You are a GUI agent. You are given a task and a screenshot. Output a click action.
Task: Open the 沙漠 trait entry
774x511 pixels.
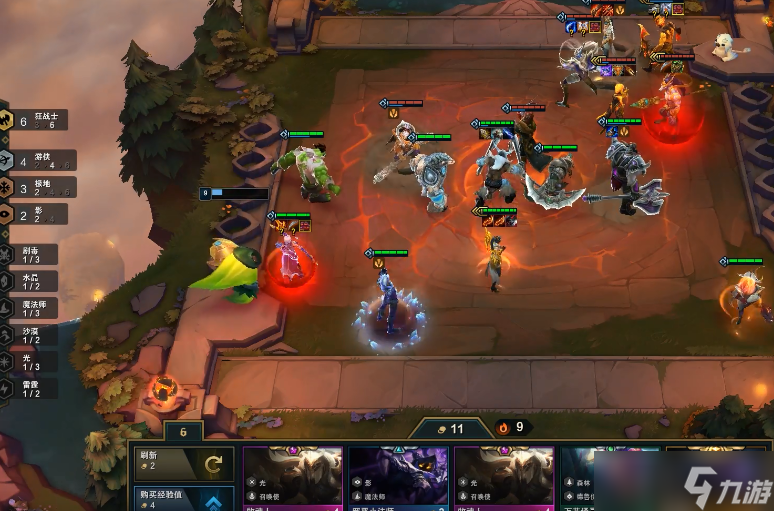coord(30,335)
